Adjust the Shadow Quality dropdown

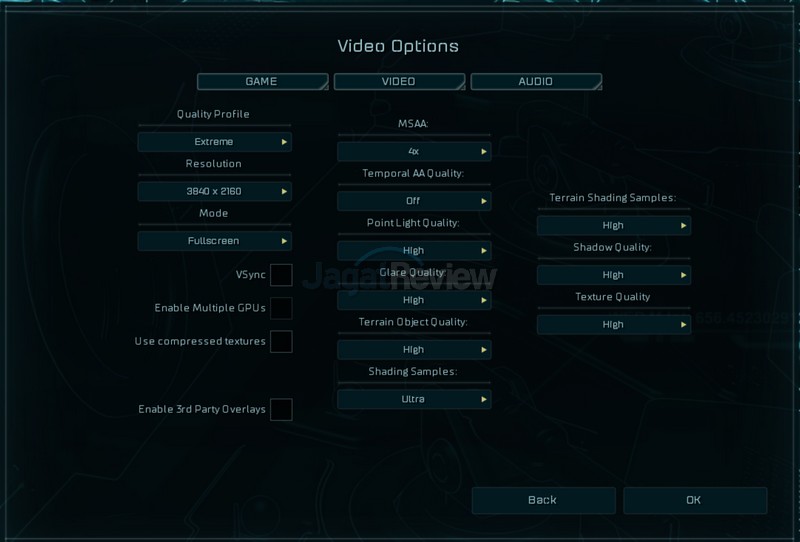click(613, 275)
